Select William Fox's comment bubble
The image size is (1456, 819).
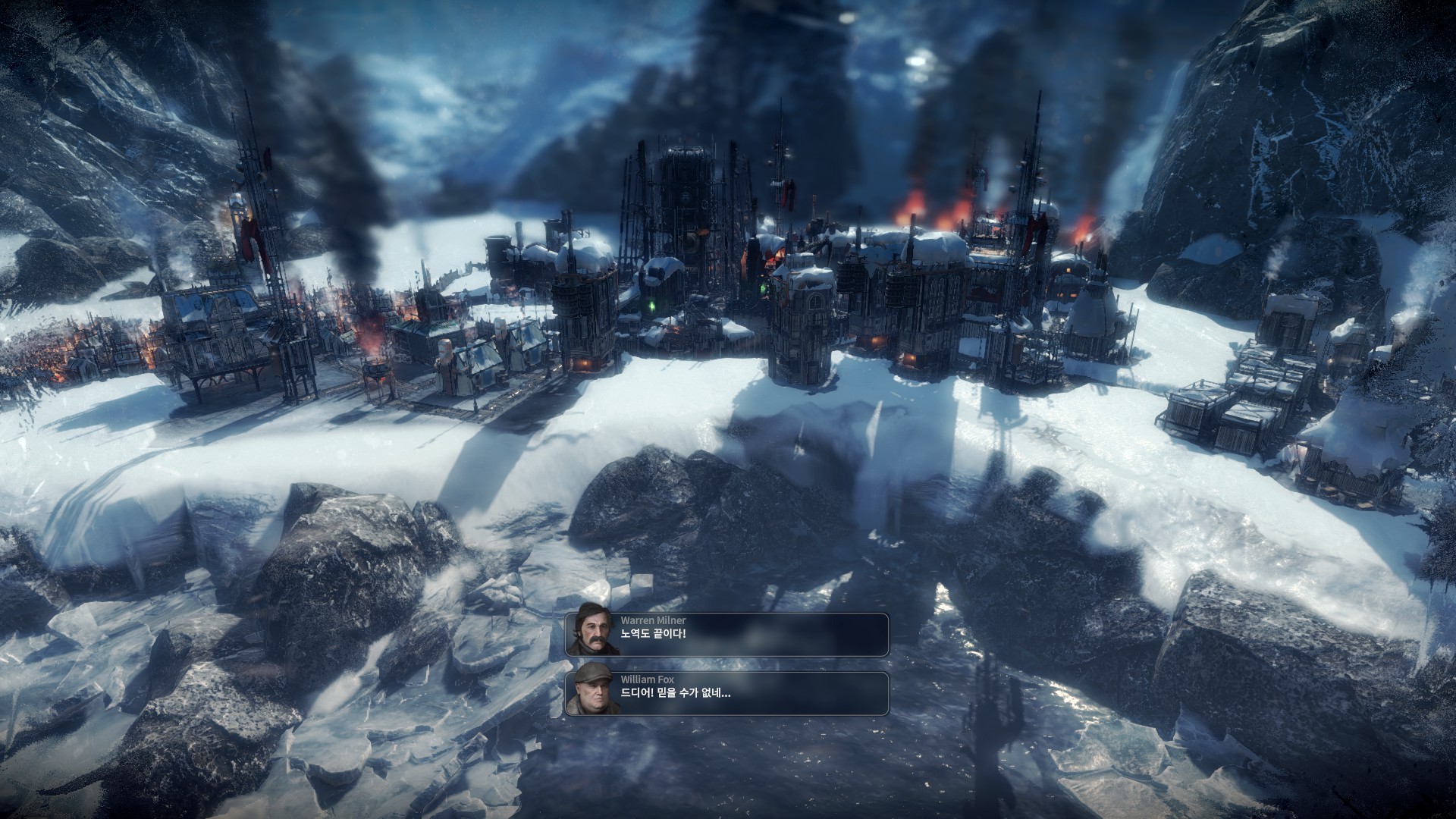click(x=726, y=693)
